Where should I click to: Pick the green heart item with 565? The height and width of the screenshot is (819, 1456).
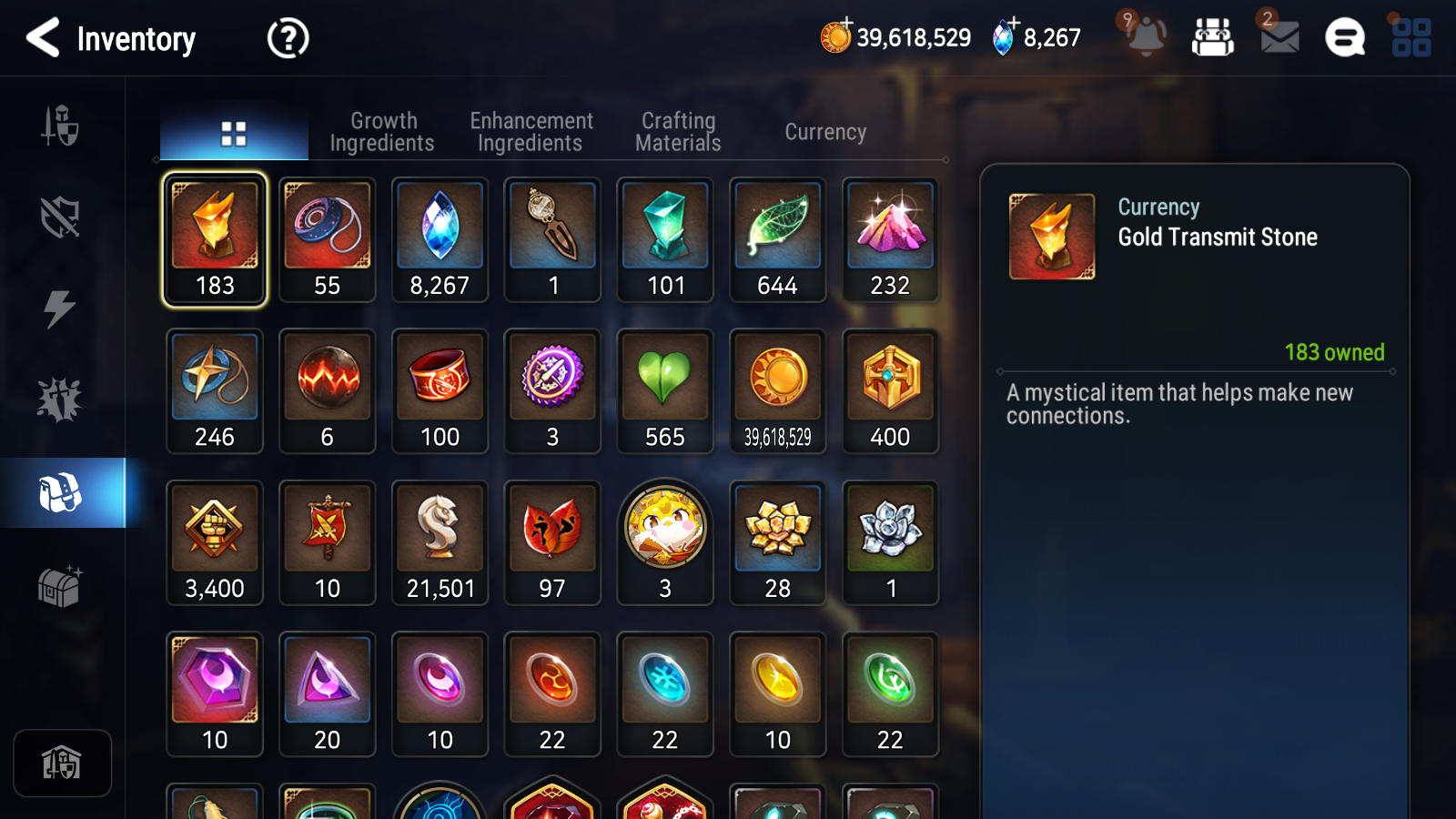pyautogui.click(x=665, y=391)
